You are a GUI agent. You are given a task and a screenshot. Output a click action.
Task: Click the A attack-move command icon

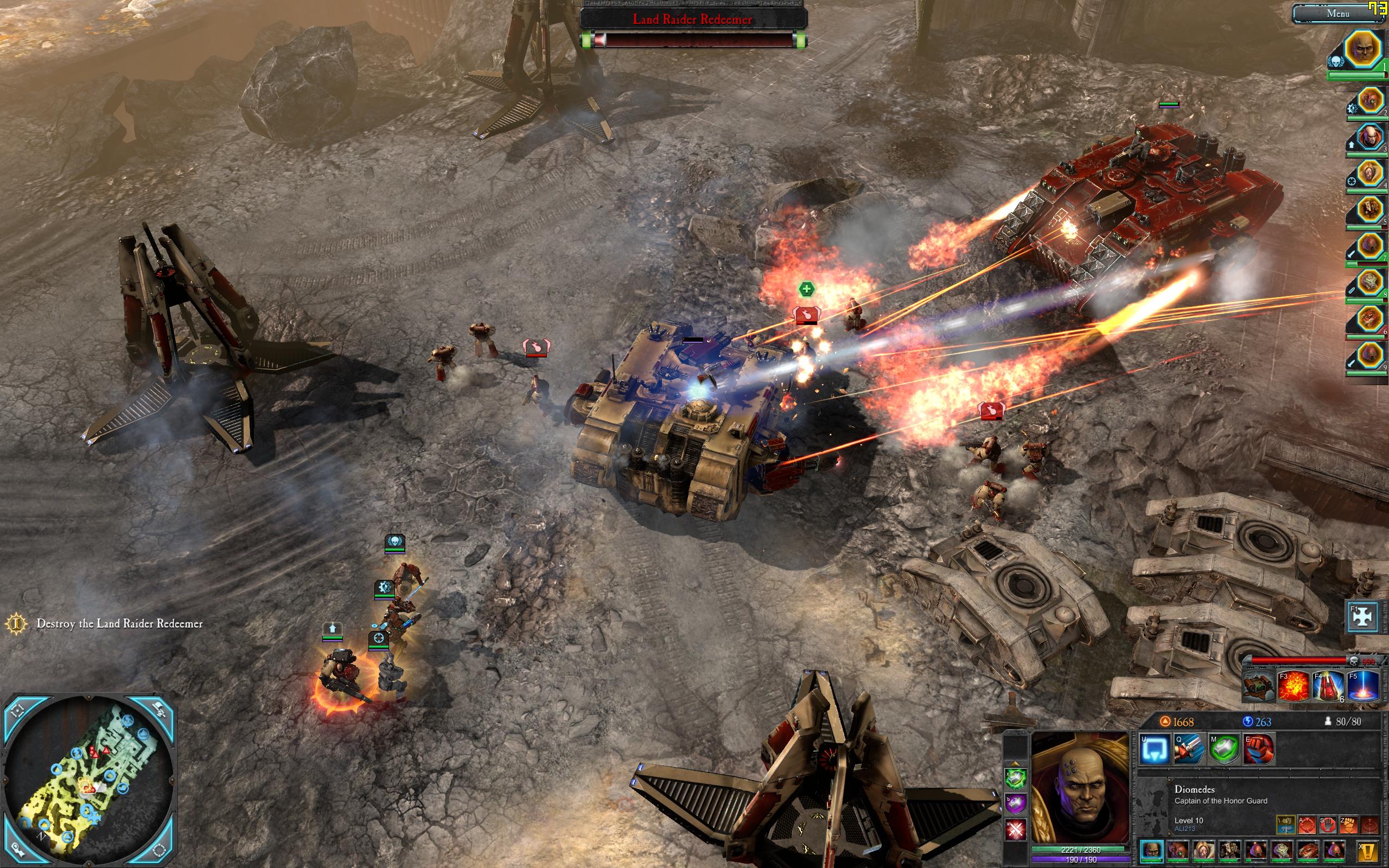pos(1306,825)
